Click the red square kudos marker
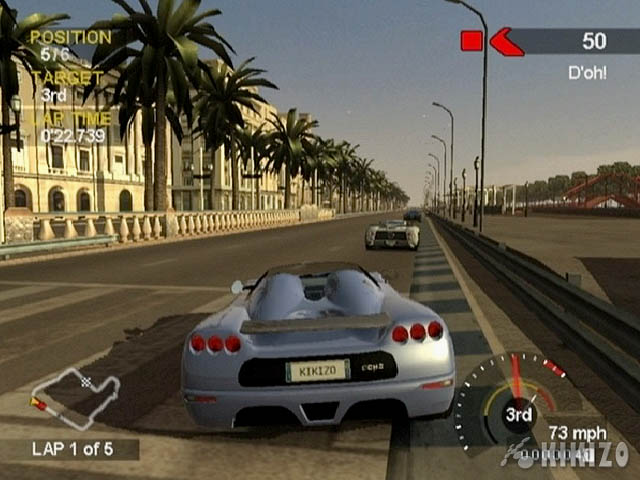The width and height of the screenshot is (640, 480). click(471, 41)
